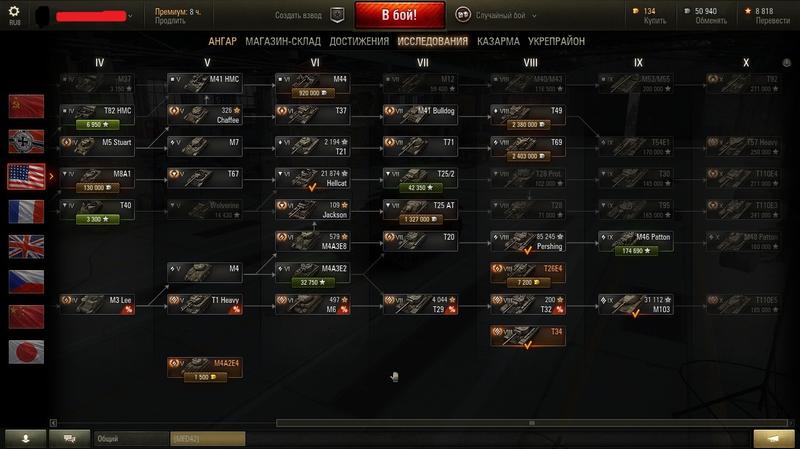
Task: Select the USSR flag nation tree
Action: point(26,106)
